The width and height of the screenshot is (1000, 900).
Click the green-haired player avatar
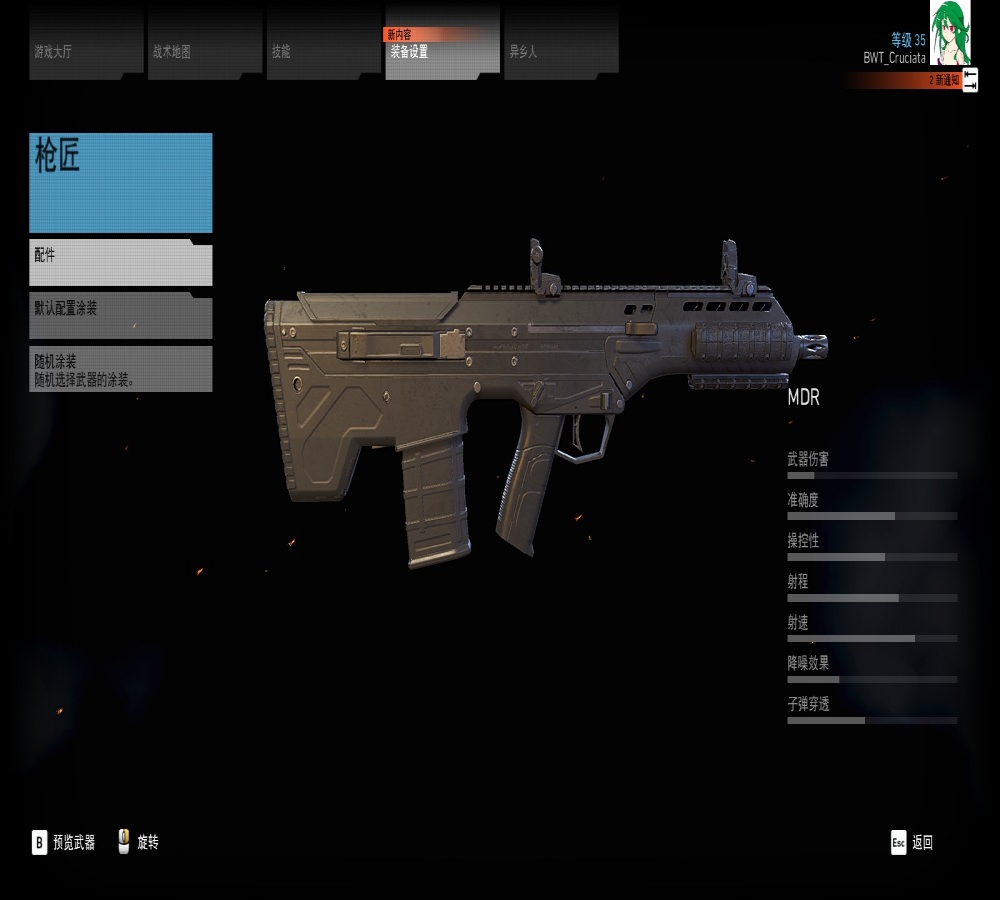point(950,33)
